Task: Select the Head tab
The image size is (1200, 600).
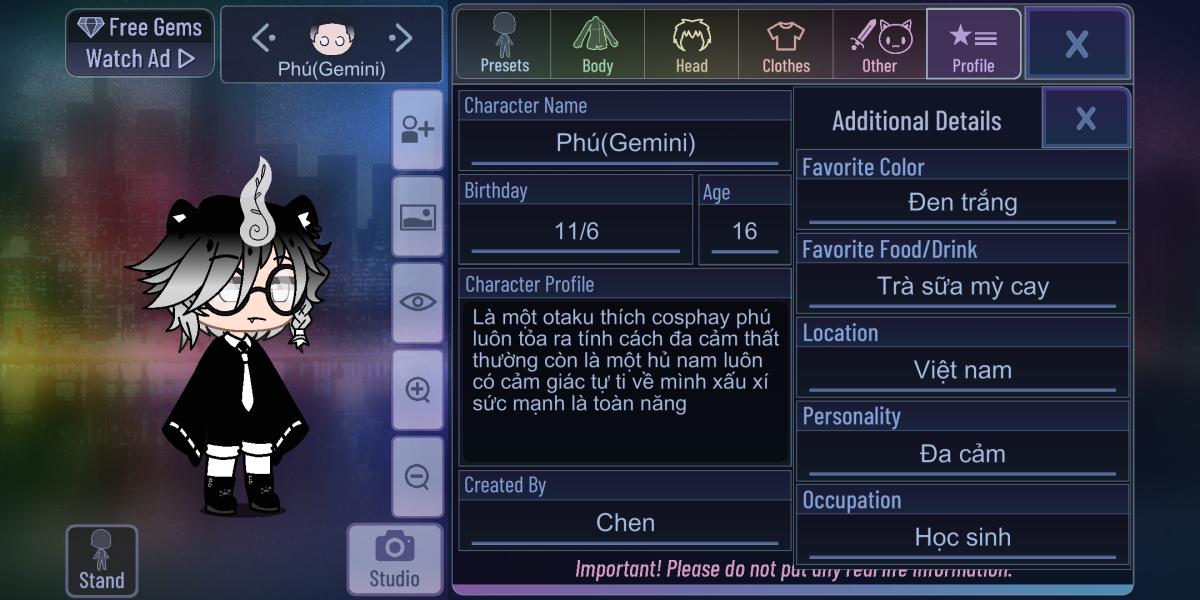Action: [x=691, y=45]
